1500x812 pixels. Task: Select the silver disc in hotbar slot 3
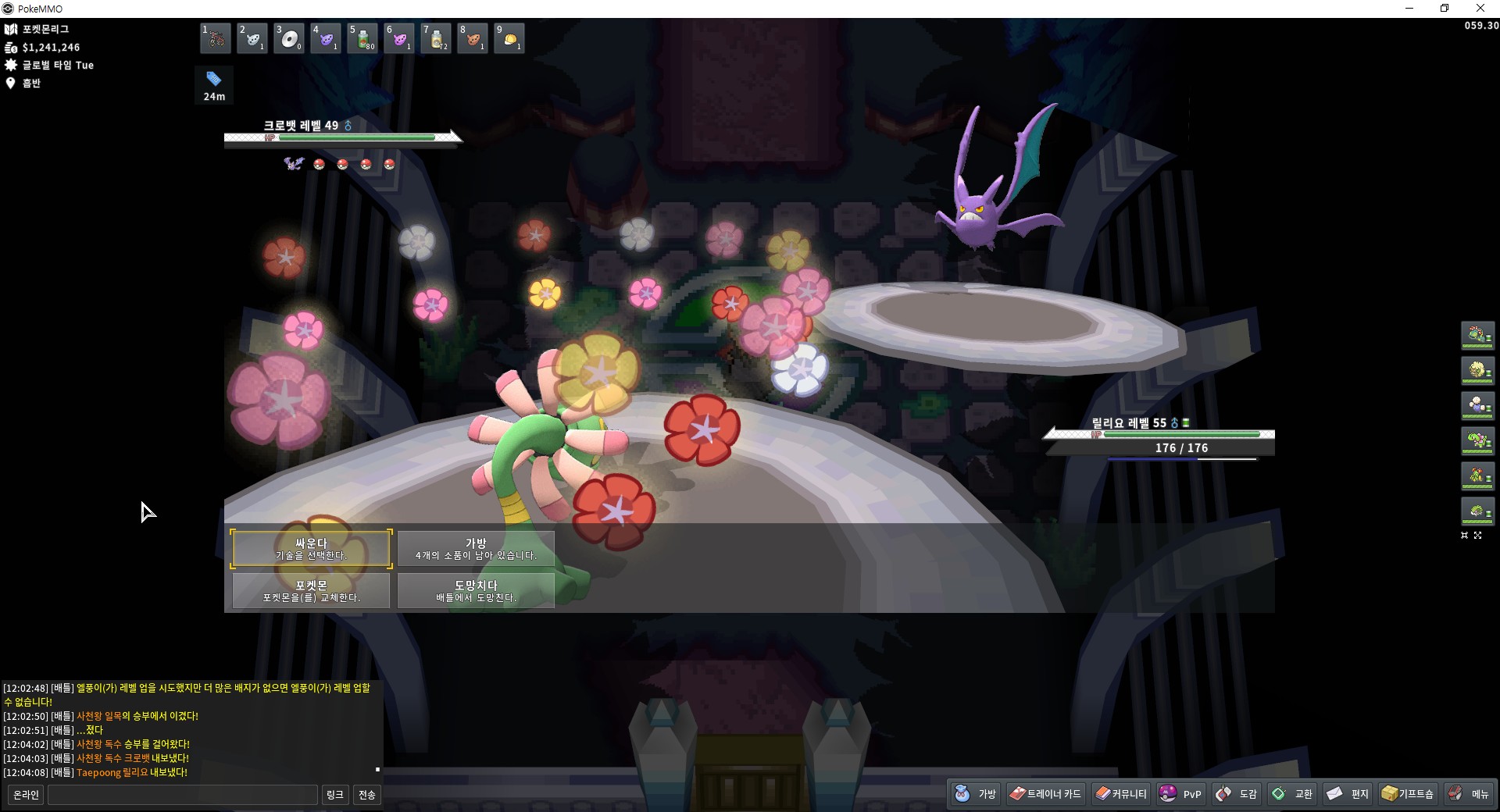tap(289, 38)
